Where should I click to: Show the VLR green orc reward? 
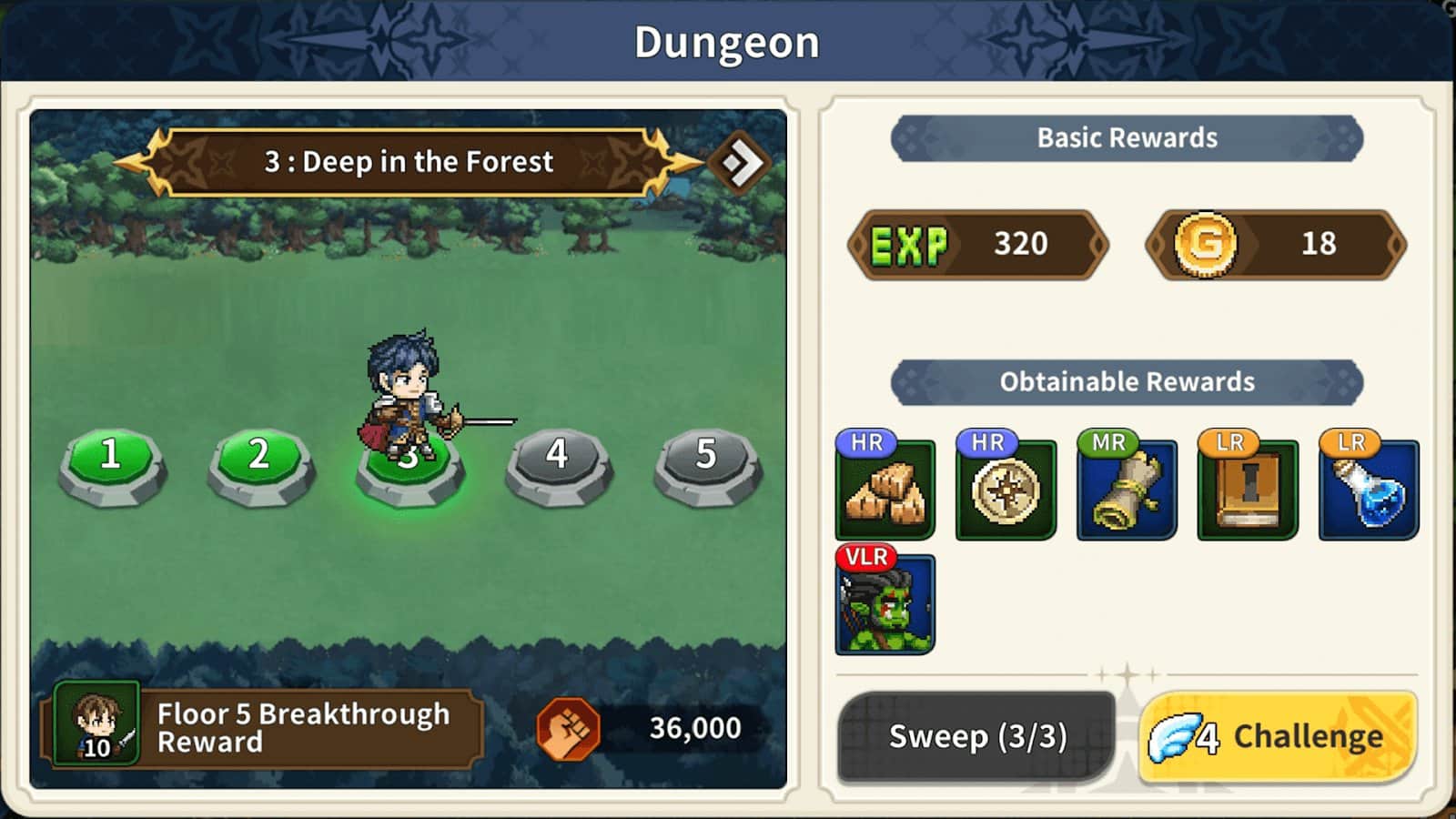click(885, 604)
